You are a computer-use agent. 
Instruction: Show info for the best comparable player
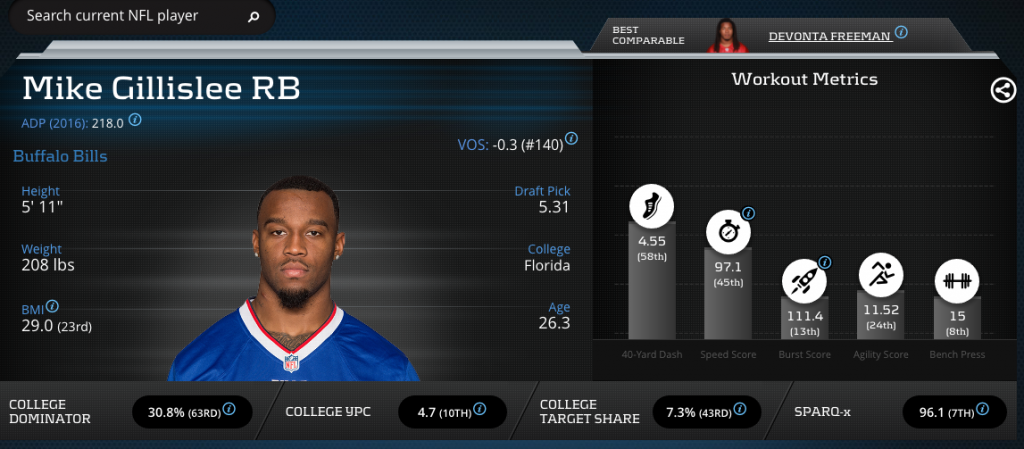[901, 32]
